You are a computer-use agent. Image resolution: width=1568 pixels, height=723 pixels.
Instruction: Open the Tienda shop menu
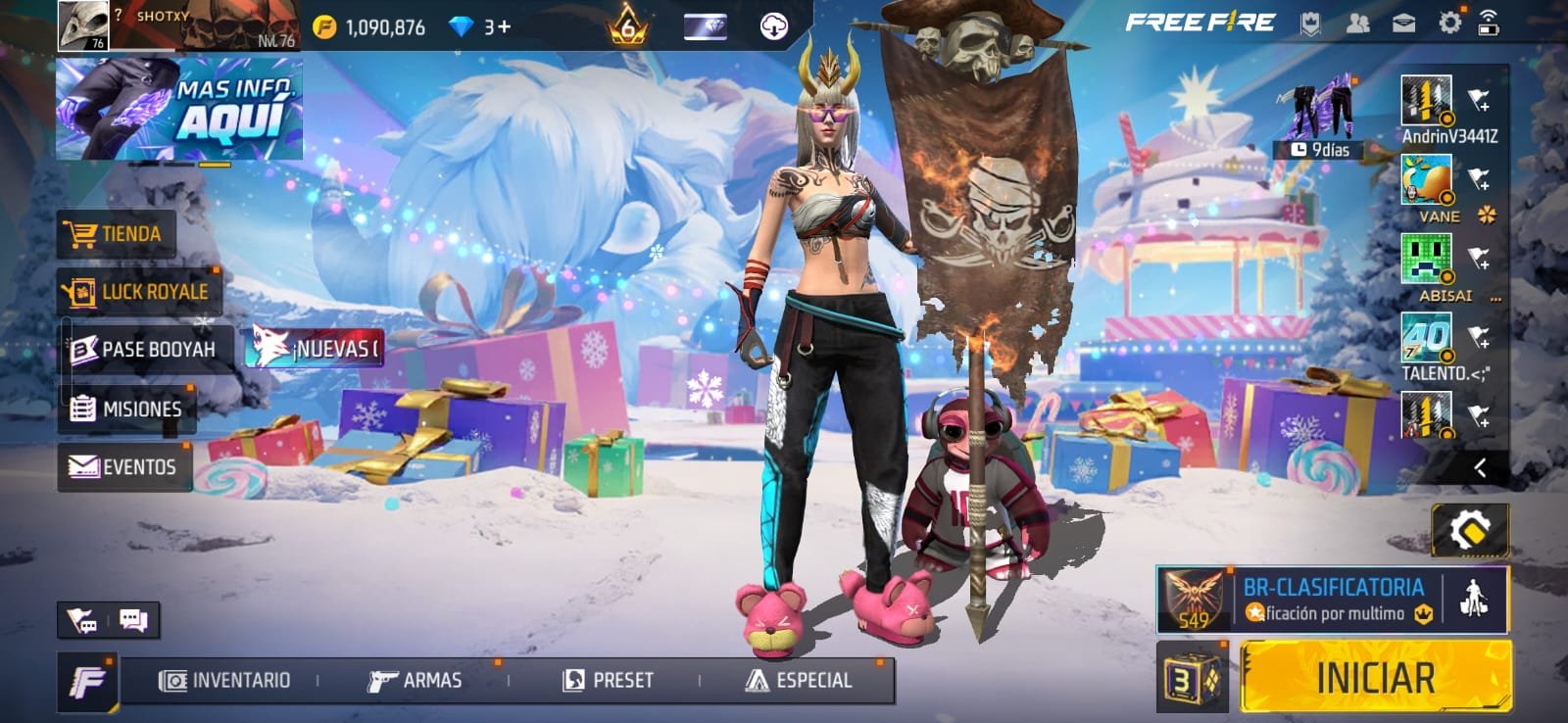[x=118, y=234]
